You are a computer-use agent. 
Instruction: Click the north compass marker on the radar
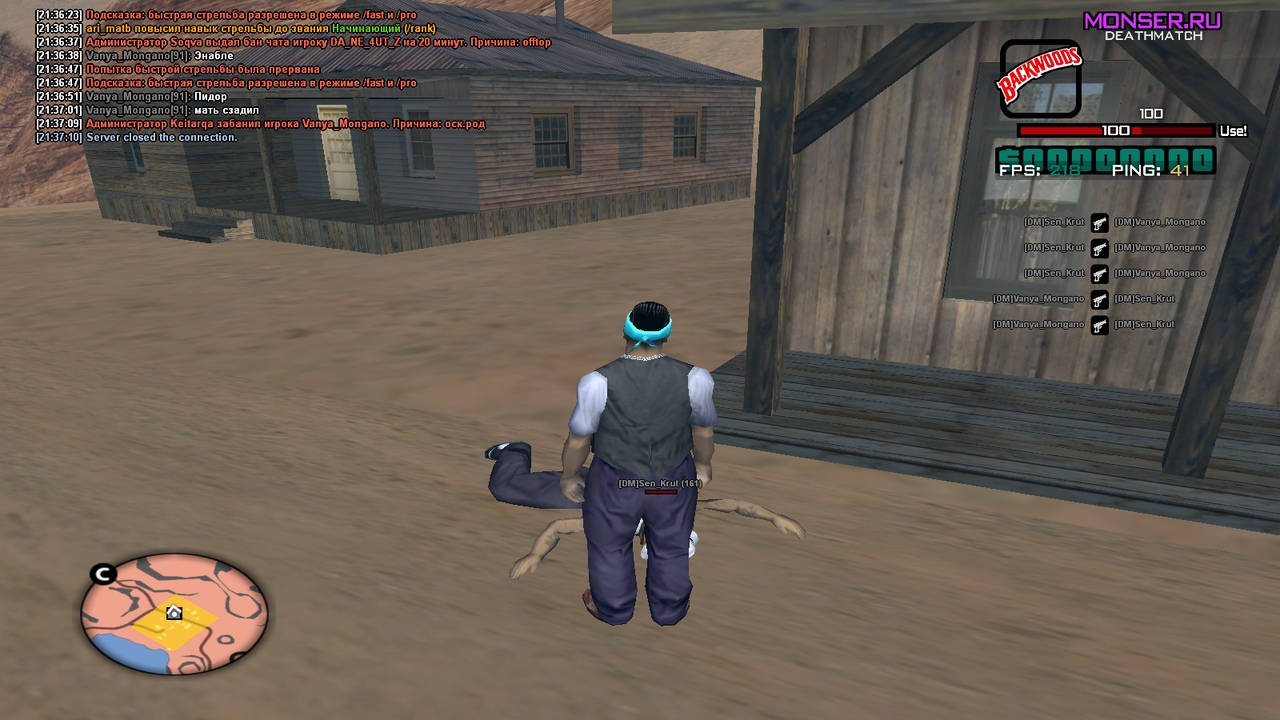point(103,574)
